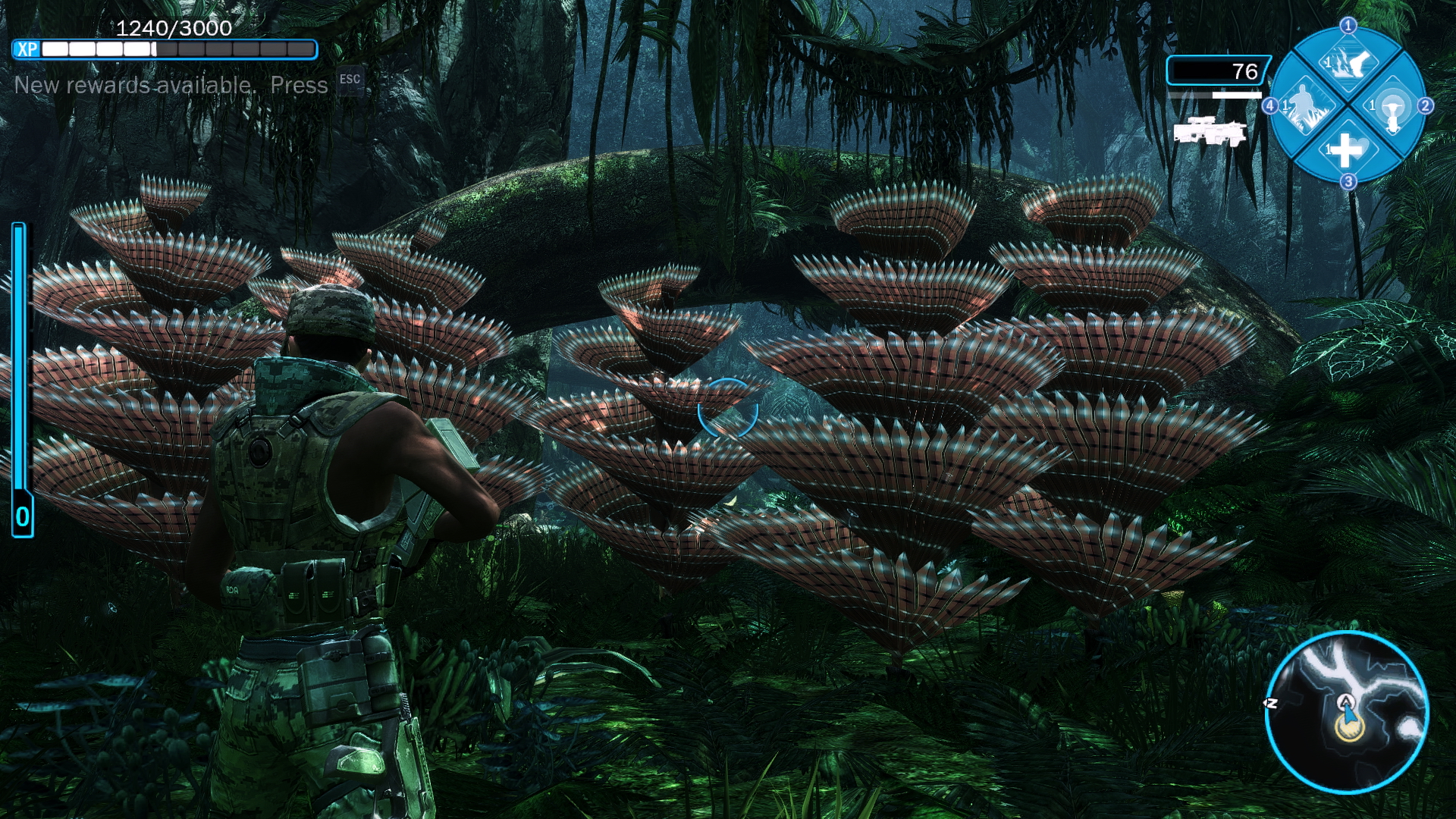Screen dimensions: 1456x819
Task: Click the "A" waypoint marker on minimap
Action: pyautogui.click(x=1345, y=701)
